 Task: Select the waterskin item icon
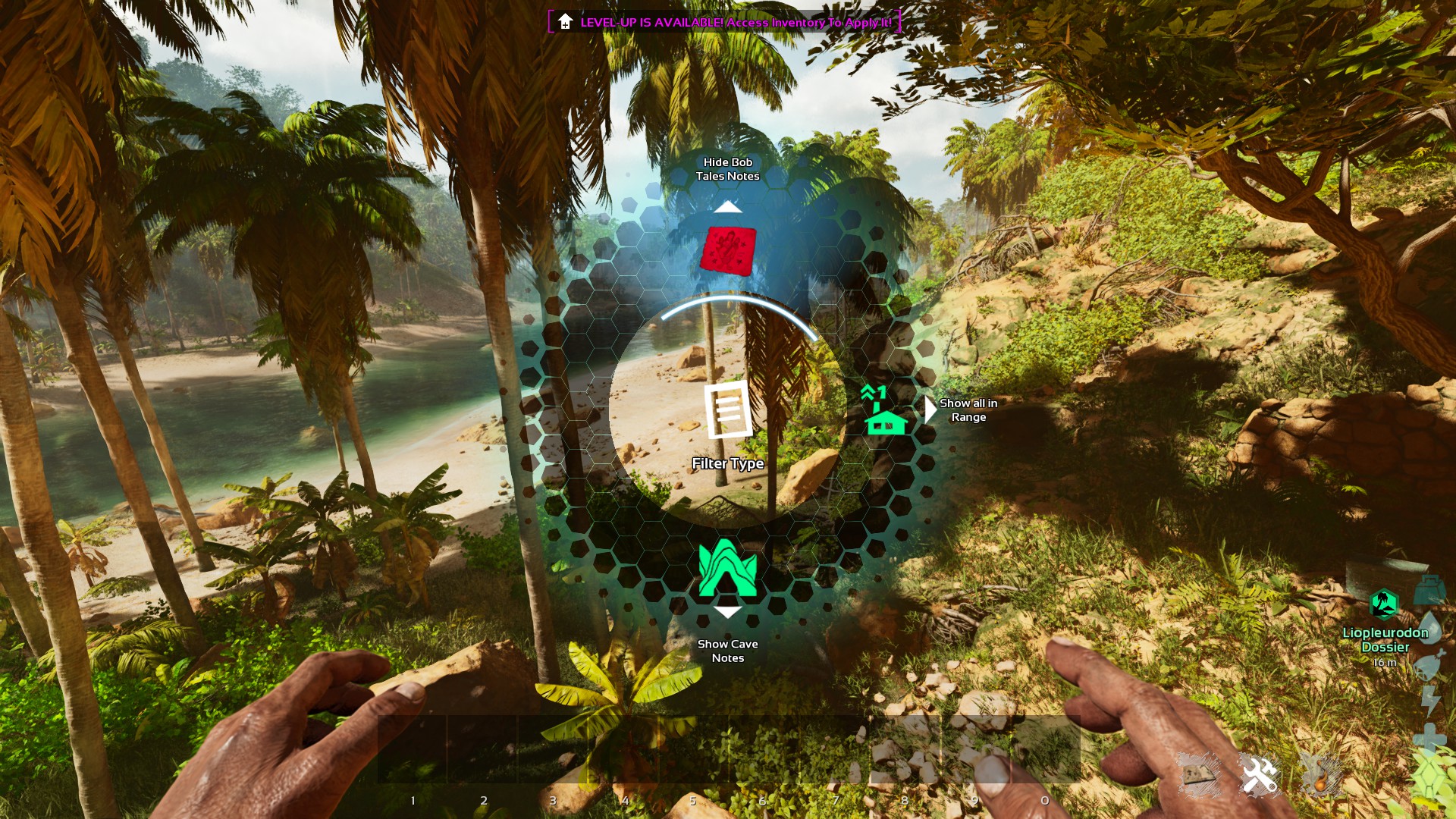pos(1320,774)
